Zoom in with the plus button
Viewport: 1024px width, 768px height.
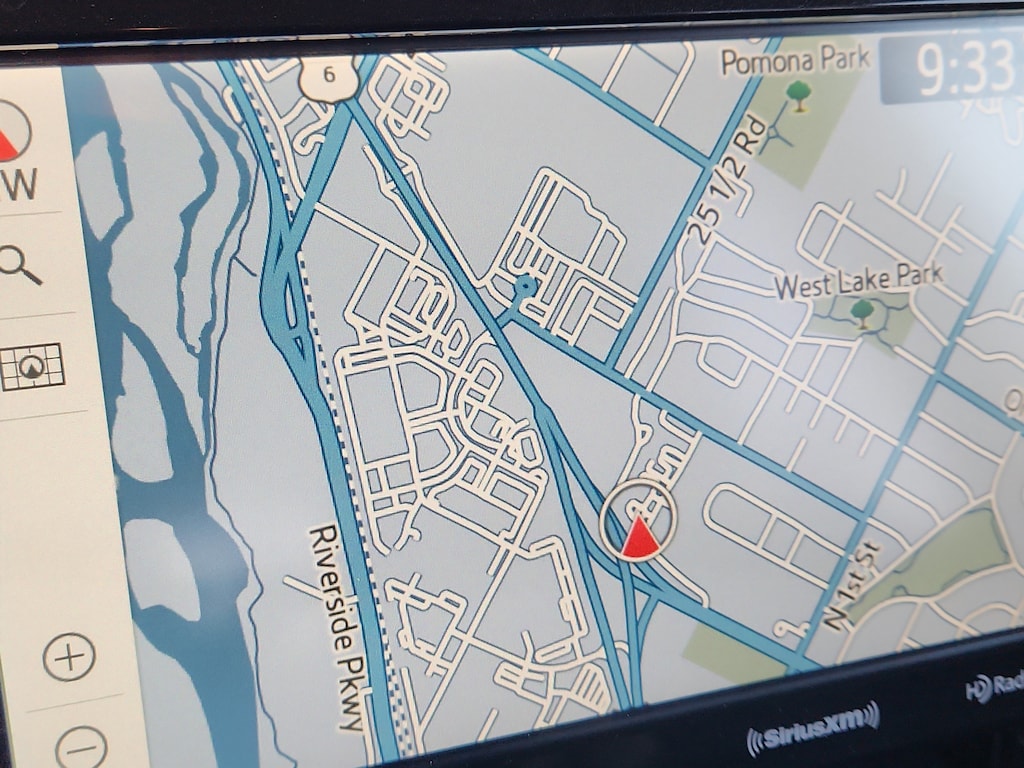click(x=69, y=657)
